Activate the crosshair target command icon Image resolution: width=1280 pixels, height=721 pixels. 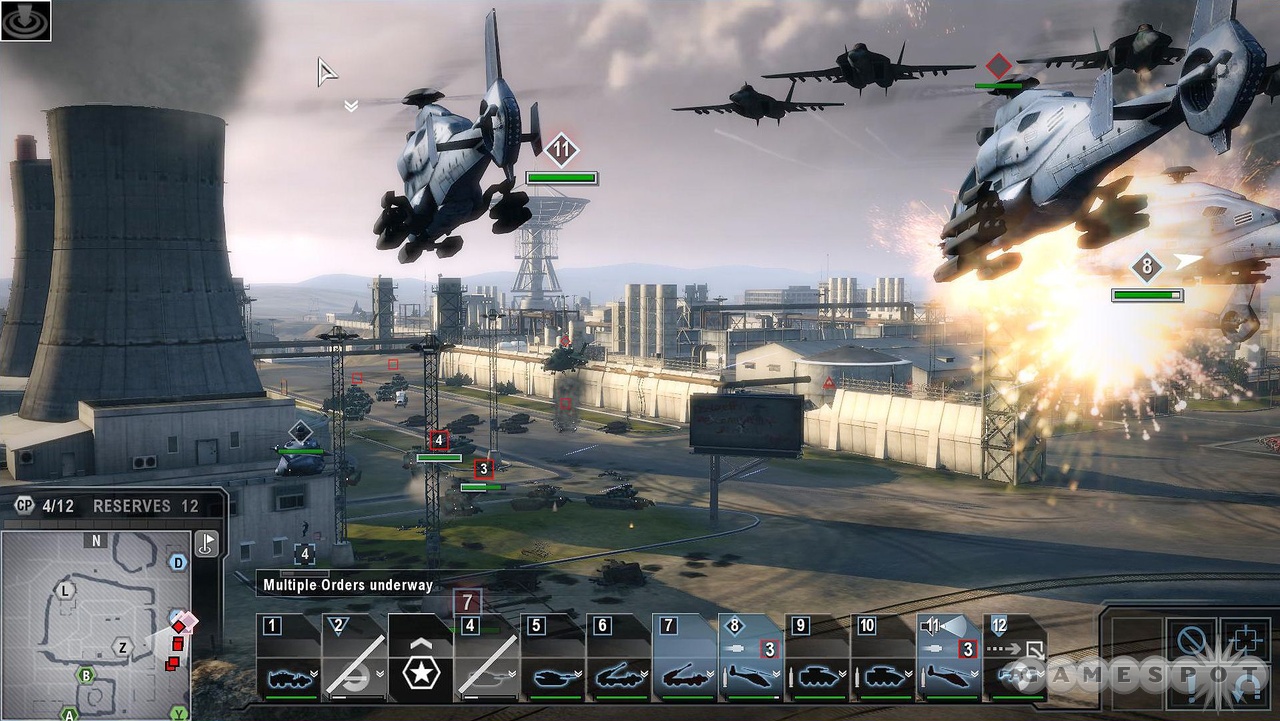1244,640
